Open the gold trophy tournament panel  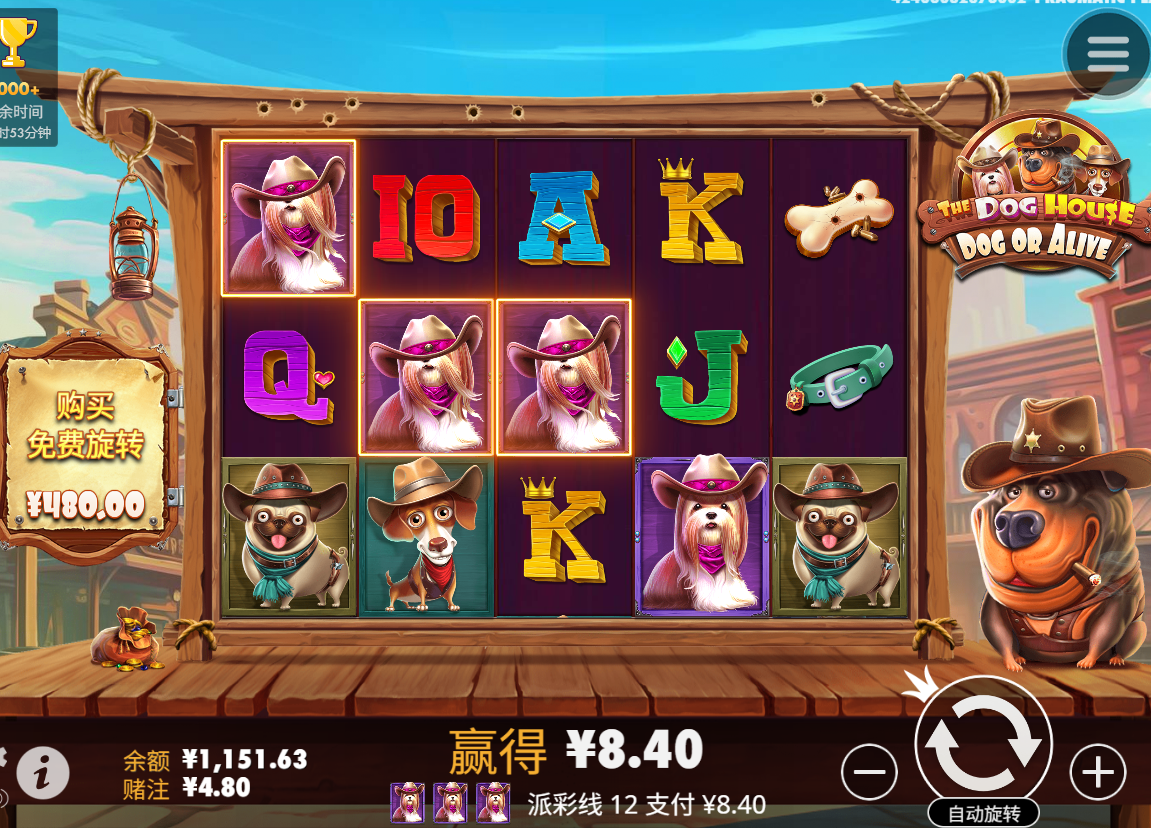(x=18, y=45)
